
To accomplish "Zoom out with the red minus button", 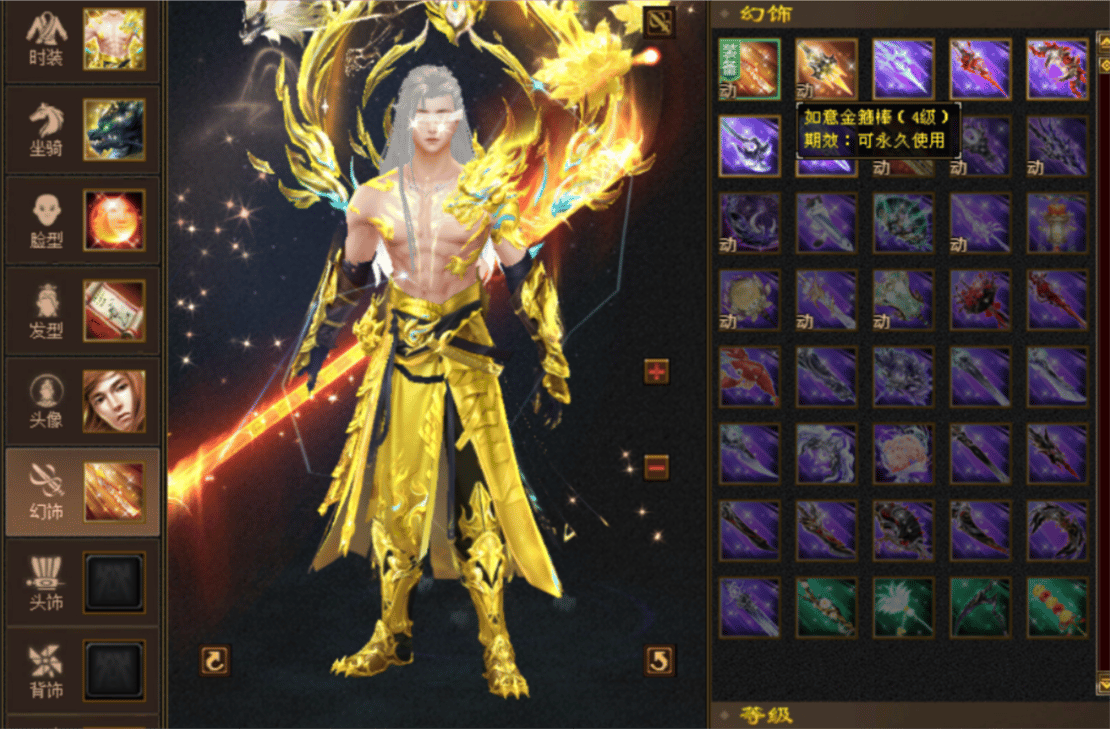I will click(x=657, y=466).
